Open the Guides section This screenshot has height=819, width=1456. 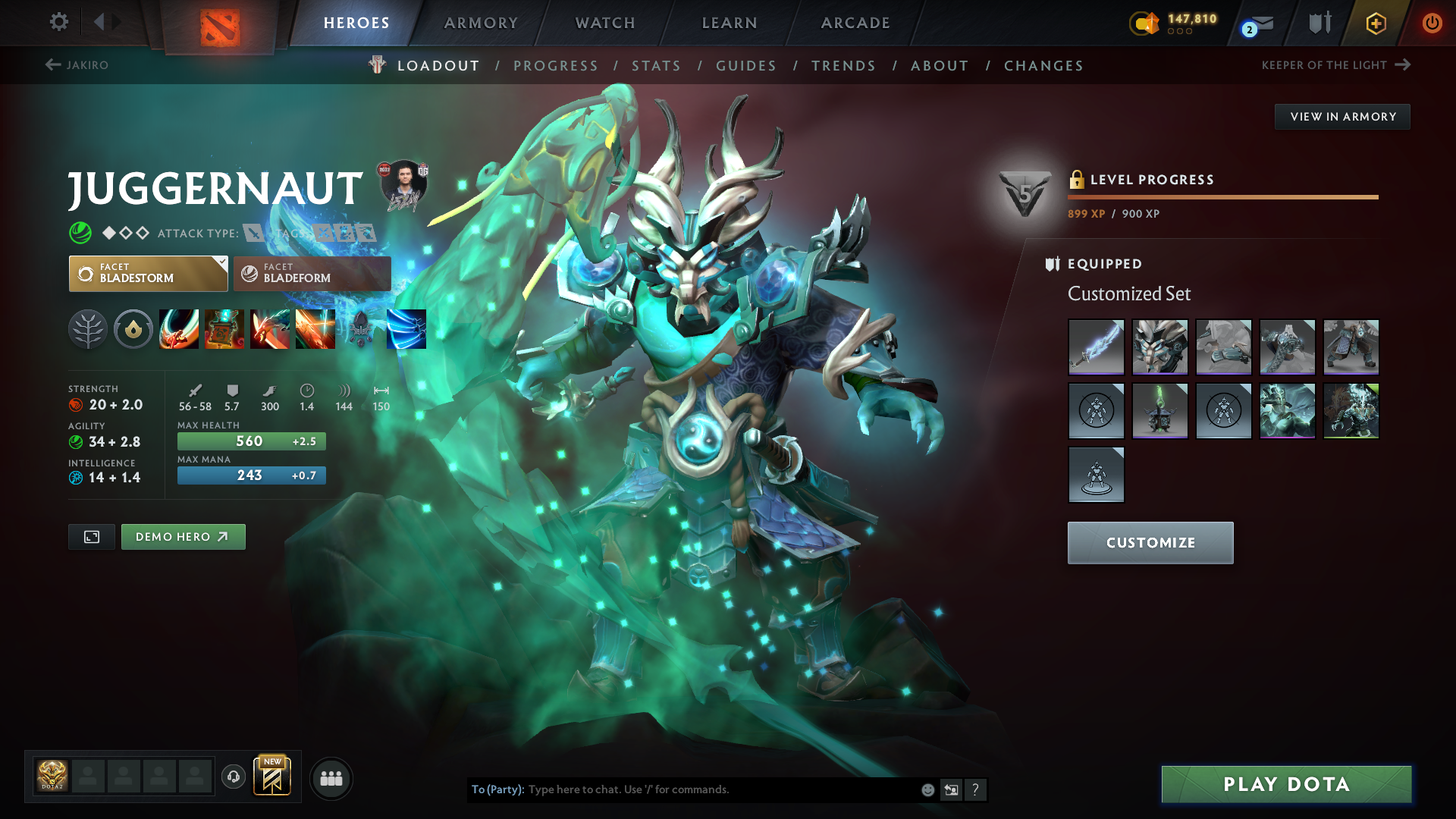point(746,66)
